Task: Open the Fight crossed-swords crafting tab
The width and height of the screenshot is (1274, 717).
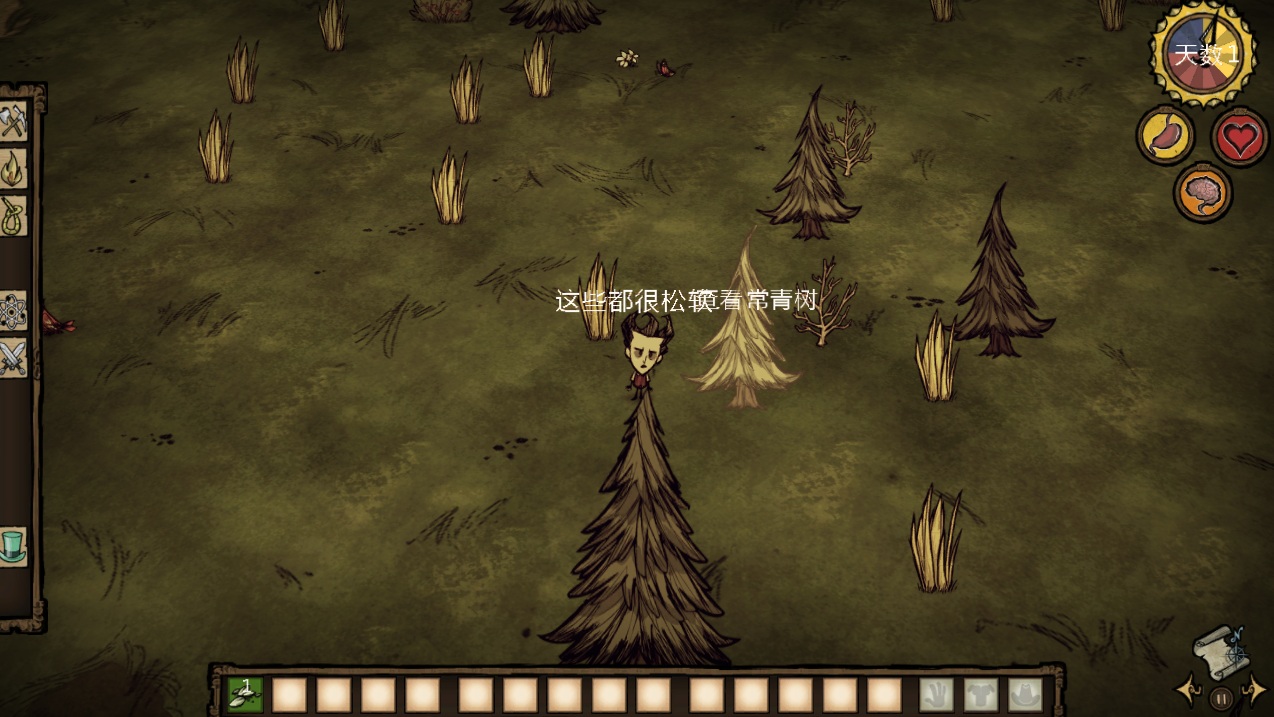Action: click(13, 357)
